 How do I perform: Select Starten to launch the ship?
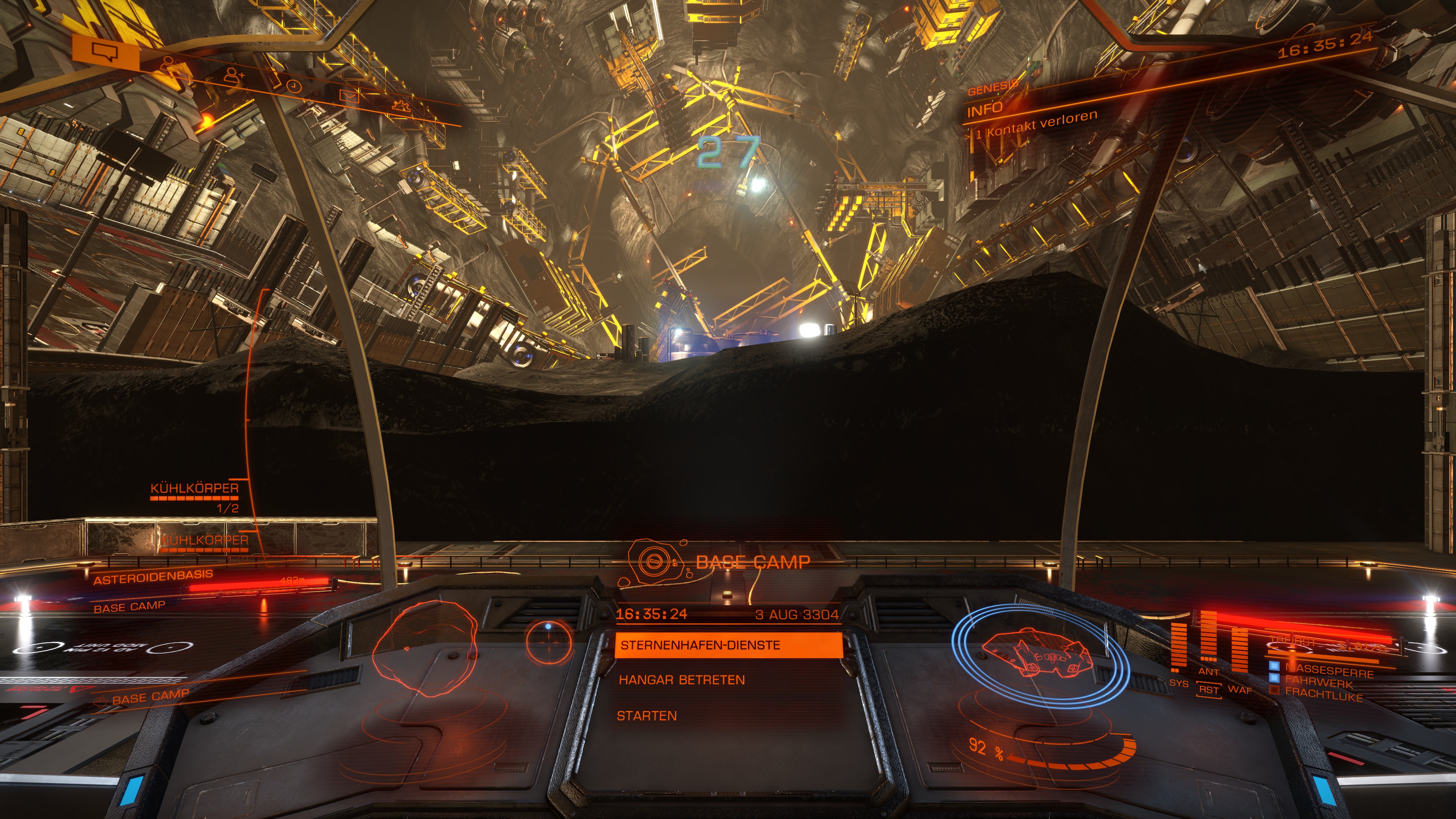pyautogui.click(x=646, y=716)
